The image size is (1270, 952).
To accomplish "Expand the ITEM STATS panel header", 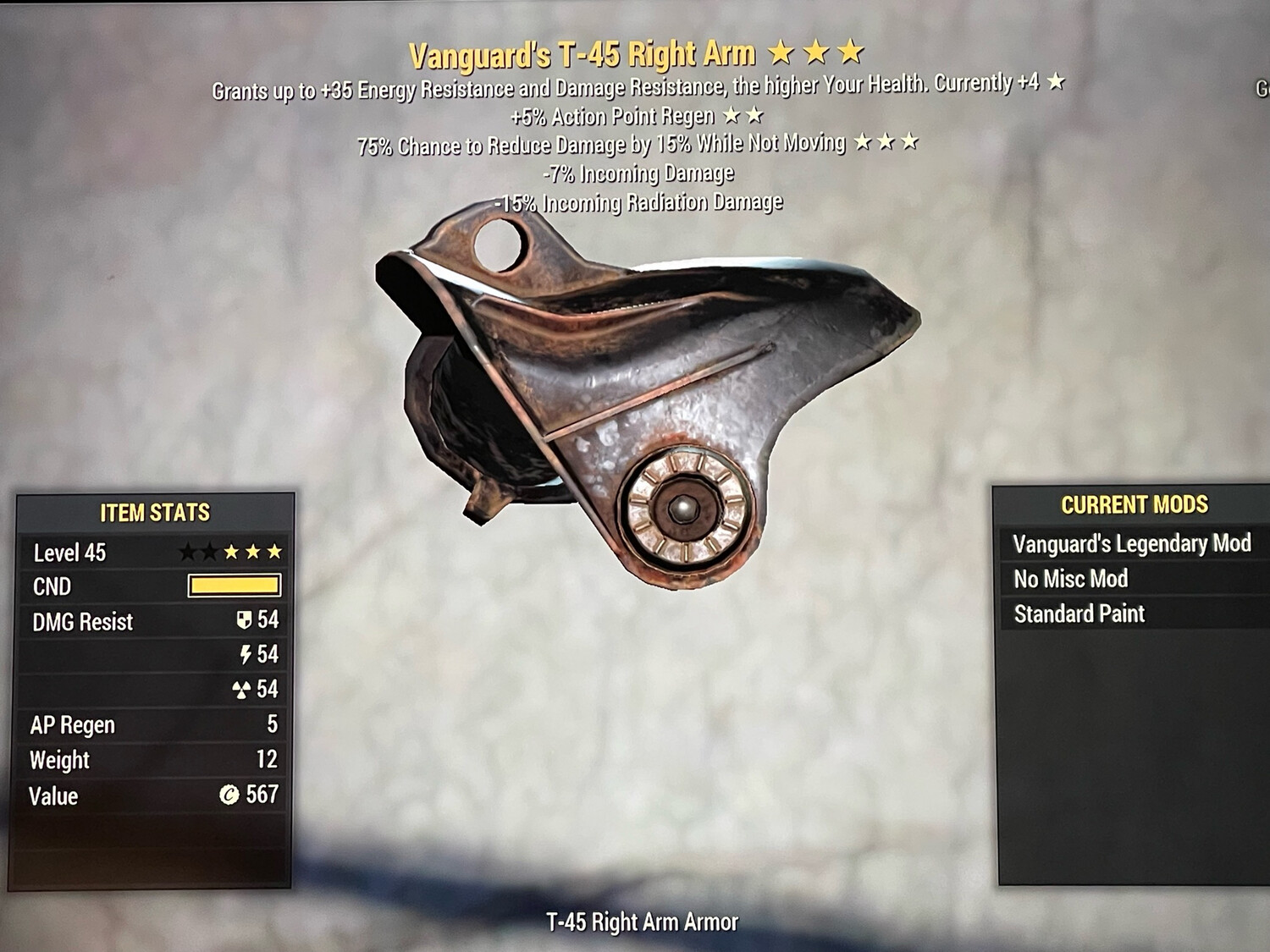I will tap(156, 511).
